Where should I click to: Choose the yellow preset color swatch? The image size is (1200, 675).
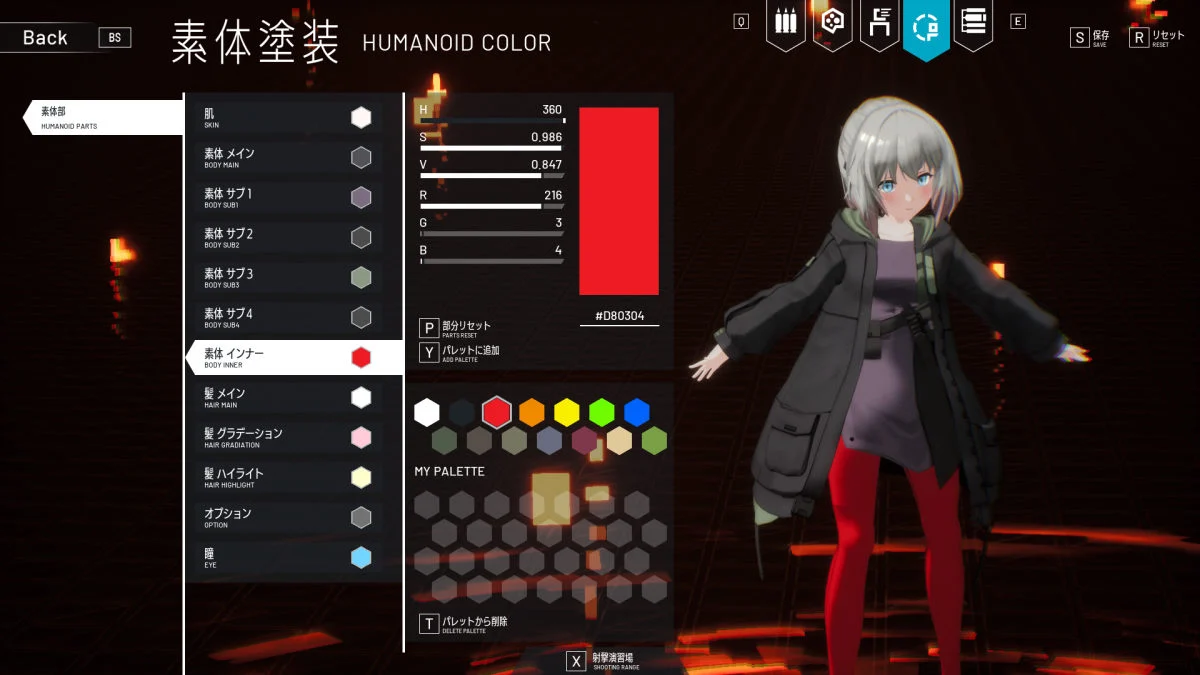point(567,412)
